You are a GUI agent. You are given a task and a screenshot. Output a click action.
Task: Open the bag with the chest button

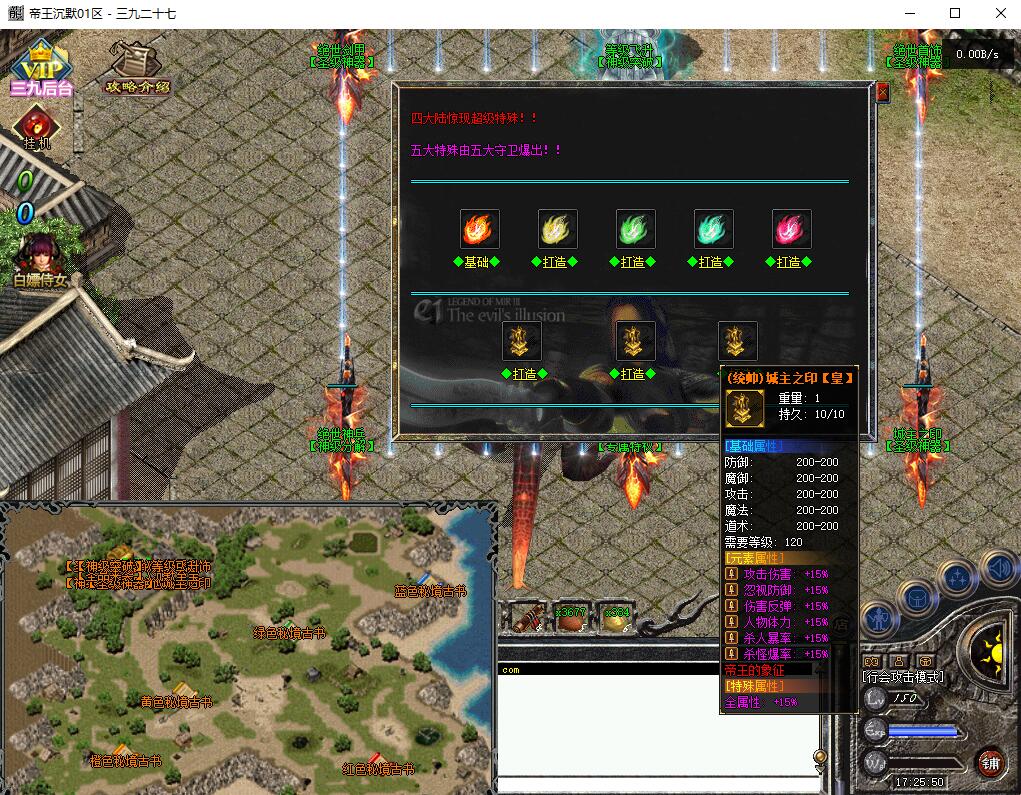[917, 597]
